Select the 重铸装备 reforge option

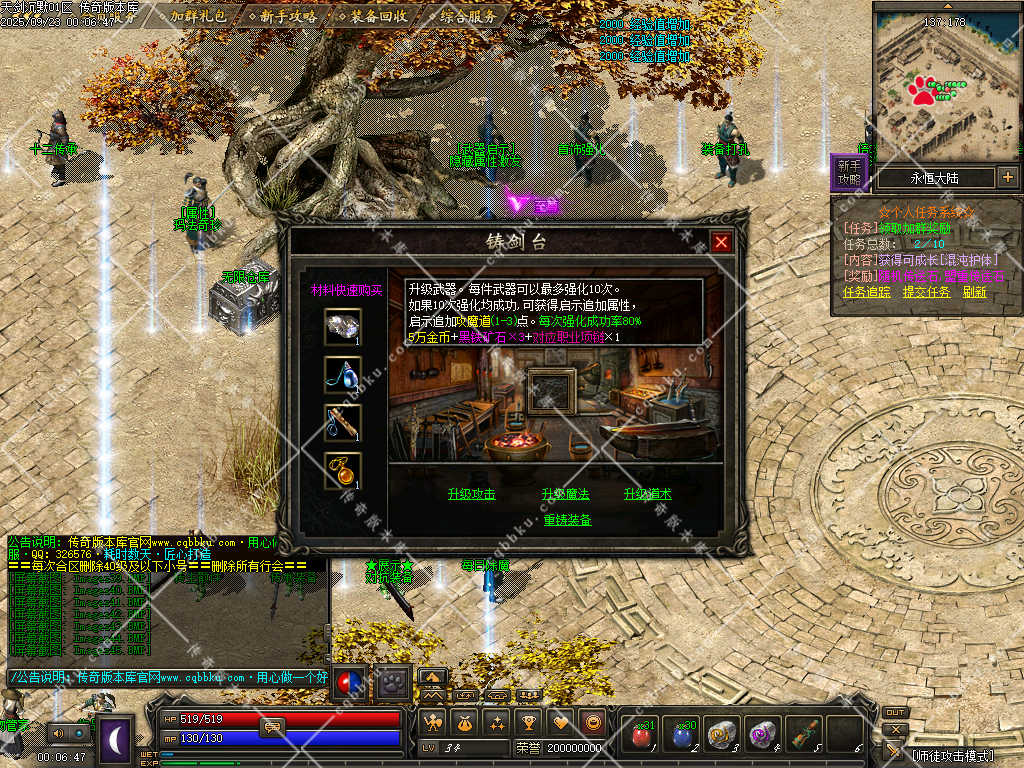pyautogui.click(x=567, y=520)
